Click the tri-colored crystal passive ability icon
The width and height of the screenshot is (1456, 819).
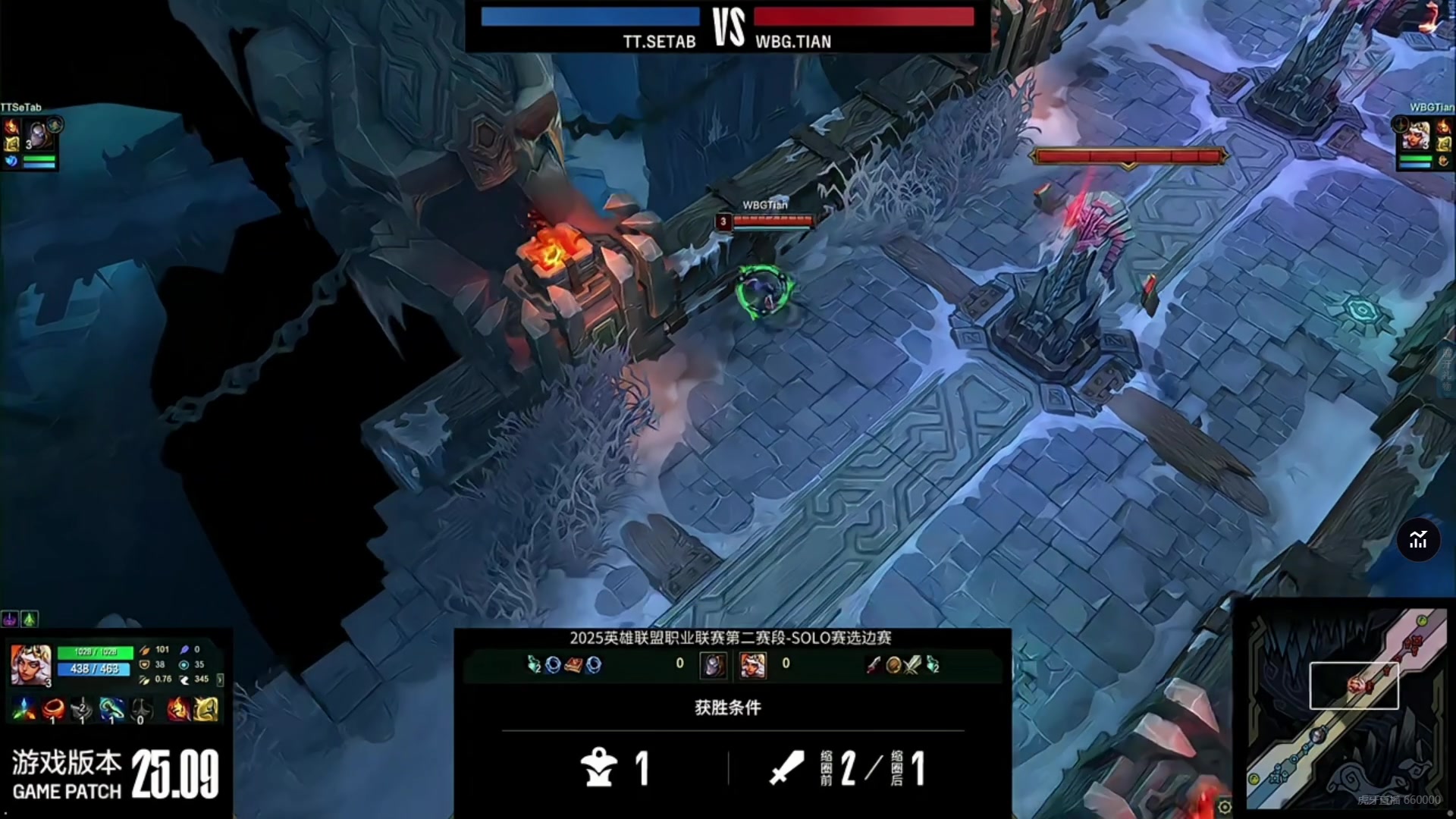point(24,710)
